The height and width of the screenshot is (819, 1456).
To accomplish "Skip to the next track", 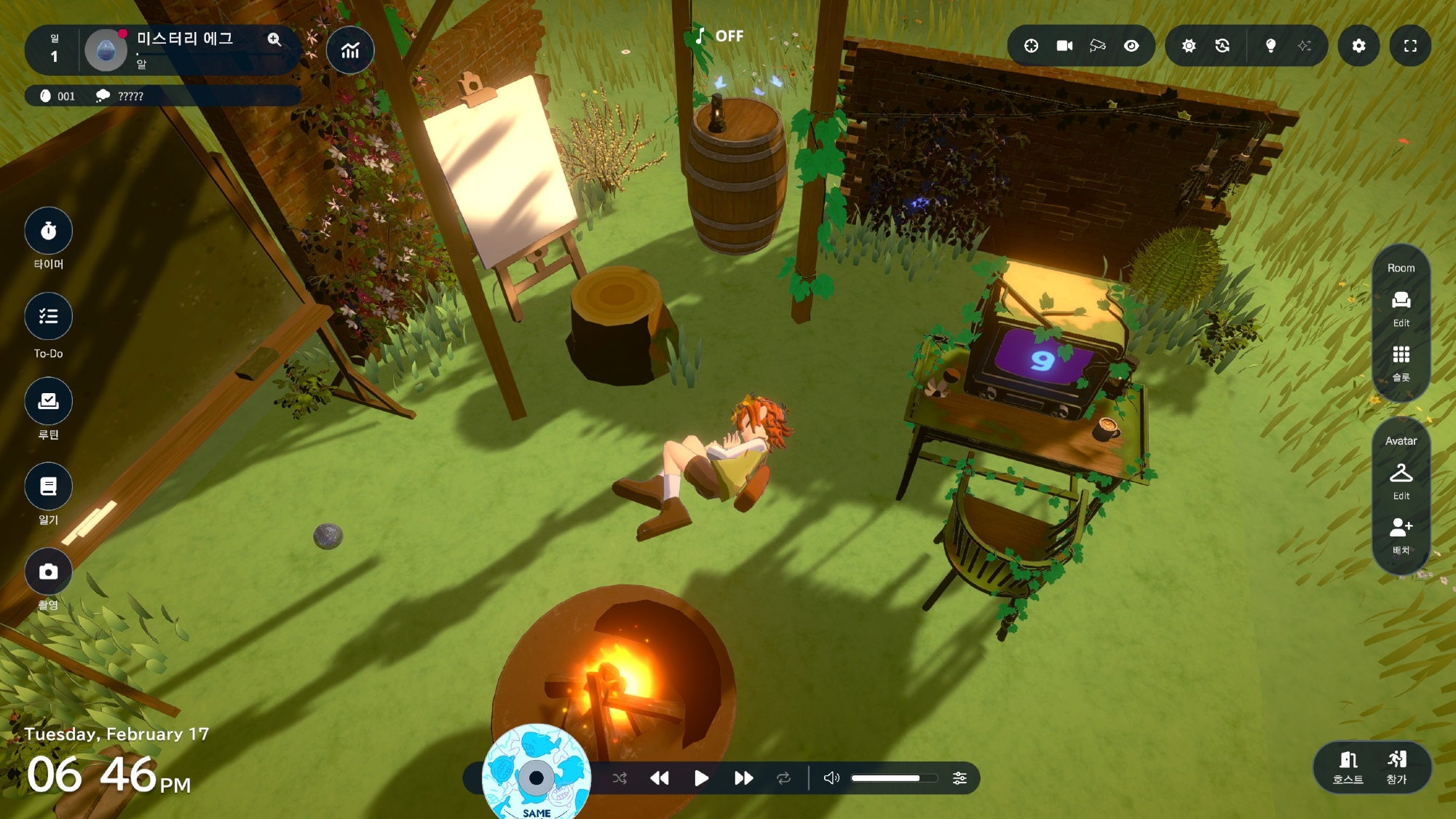I will pos(743,778).
